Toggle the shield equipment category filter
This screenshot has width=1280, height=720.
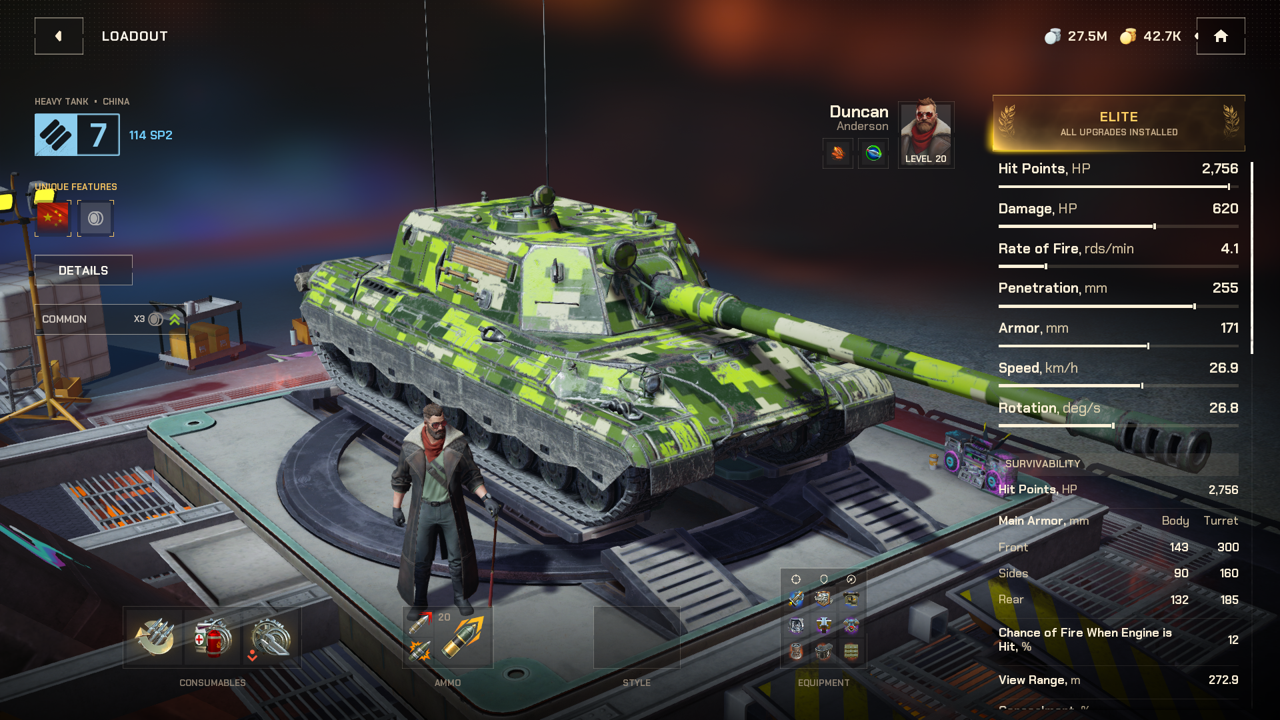[x=822, y=578]
